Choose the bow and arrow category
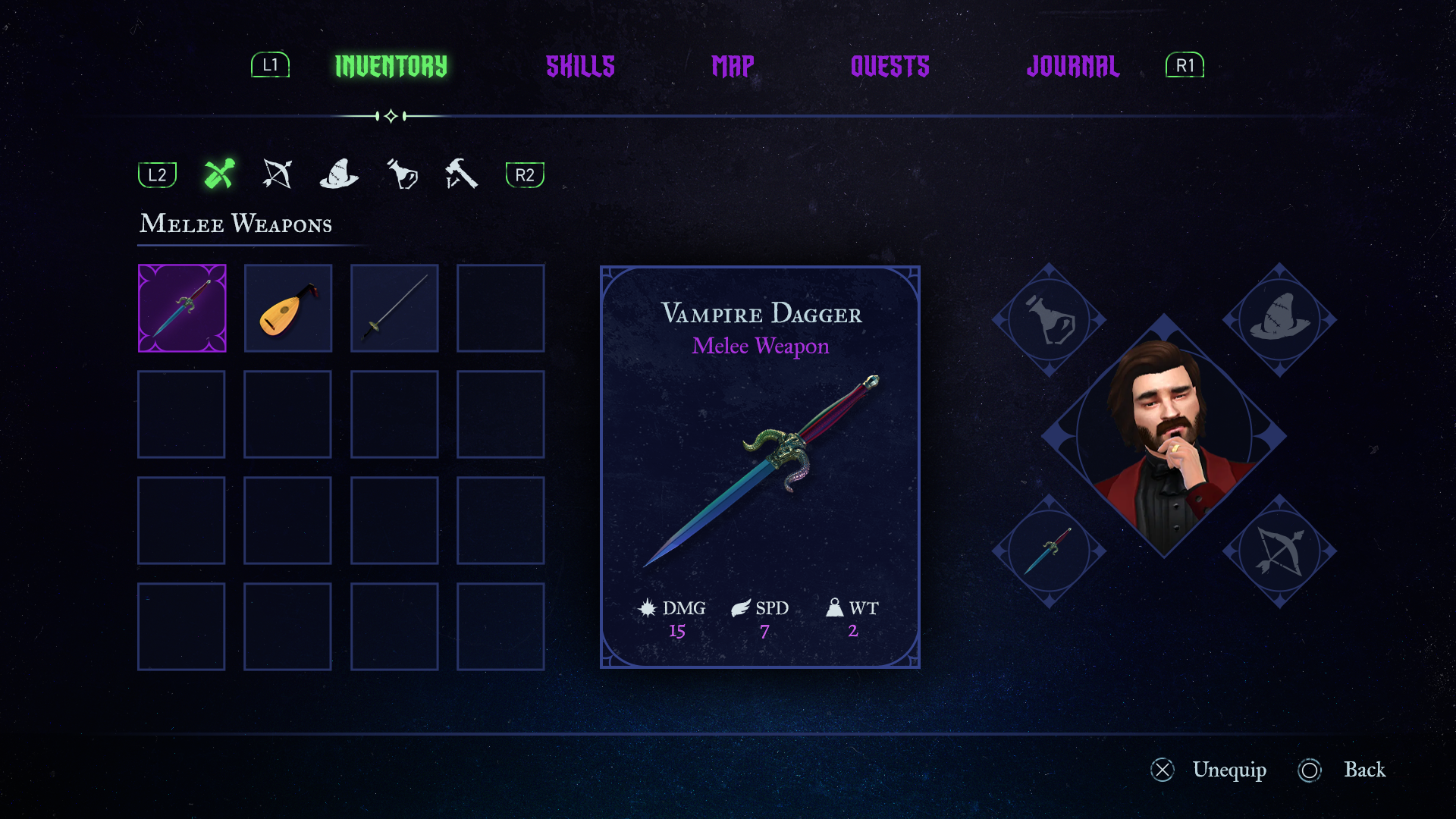The width and height of the screenshot is (1456, 819). (x=278, y=174)
